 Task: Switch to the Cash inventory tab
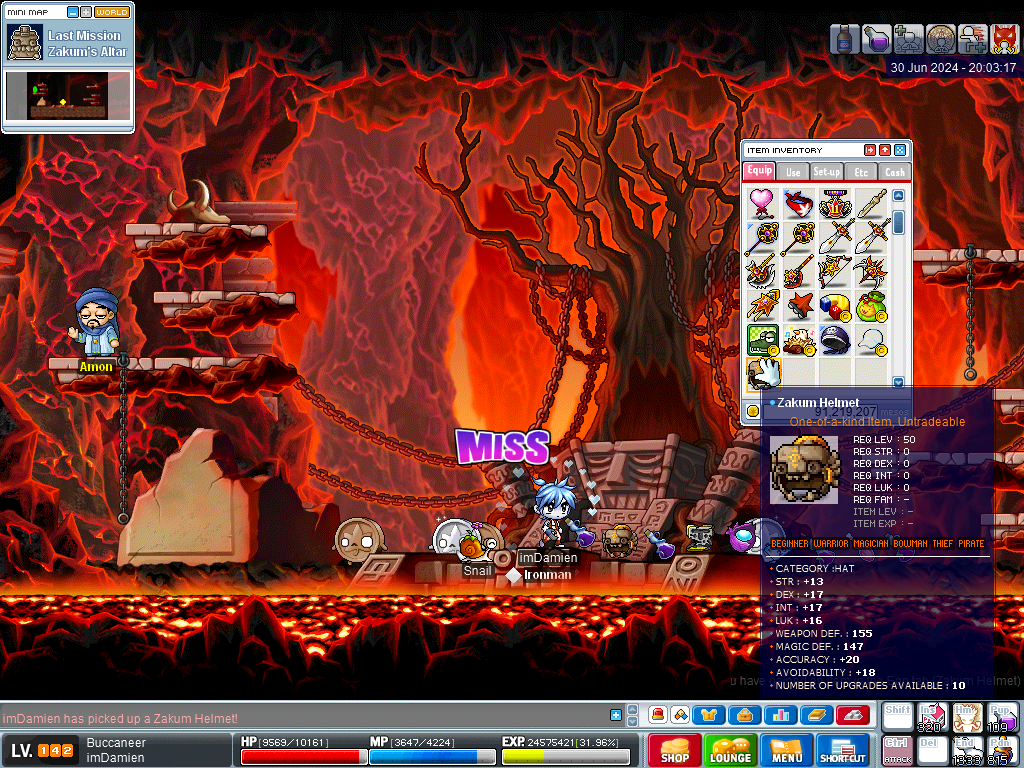tap(894, 172)
